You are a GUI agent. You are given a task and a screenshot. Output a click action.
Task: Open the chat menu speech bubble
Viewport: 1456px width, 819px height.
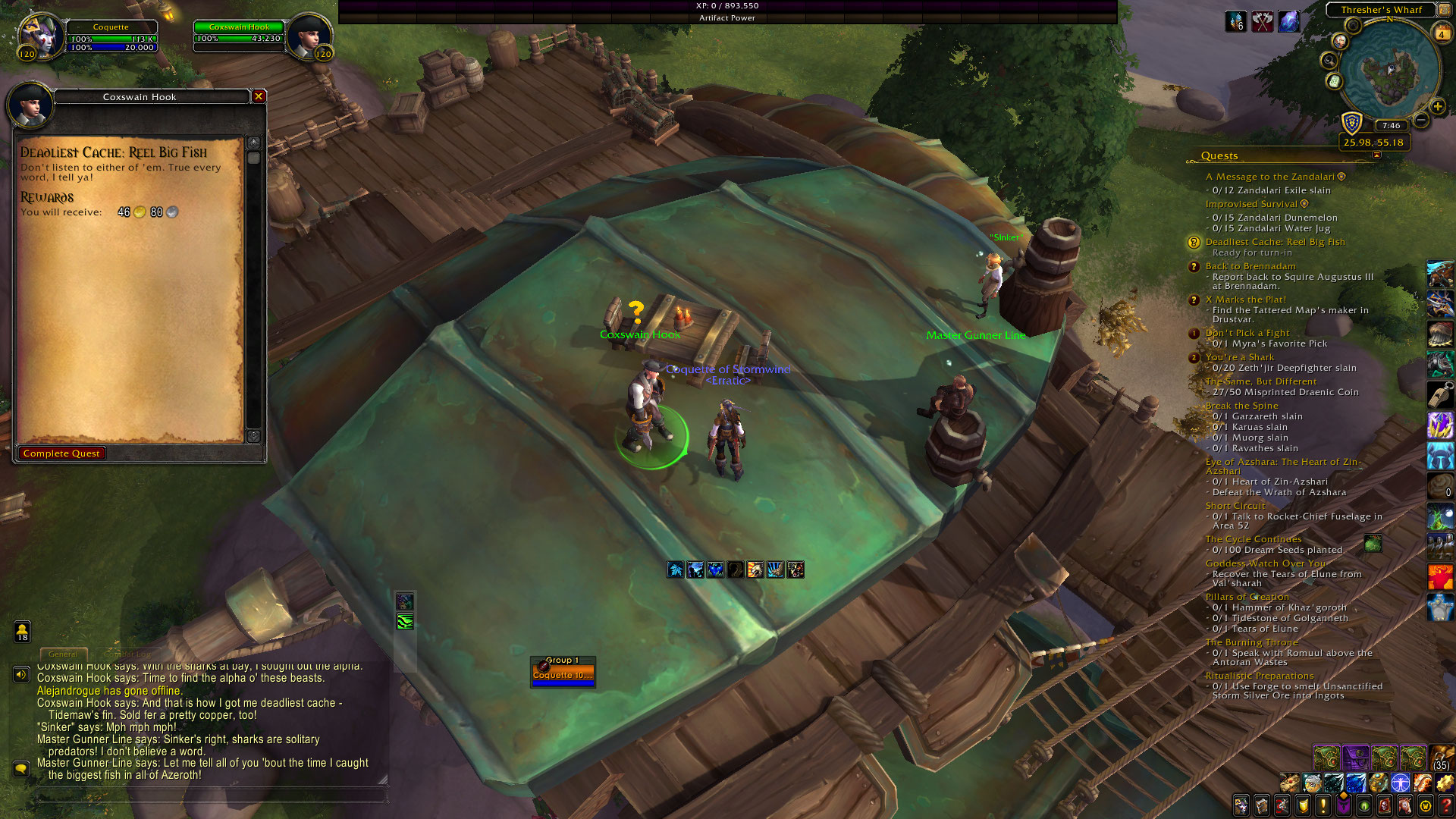[20, 769]
